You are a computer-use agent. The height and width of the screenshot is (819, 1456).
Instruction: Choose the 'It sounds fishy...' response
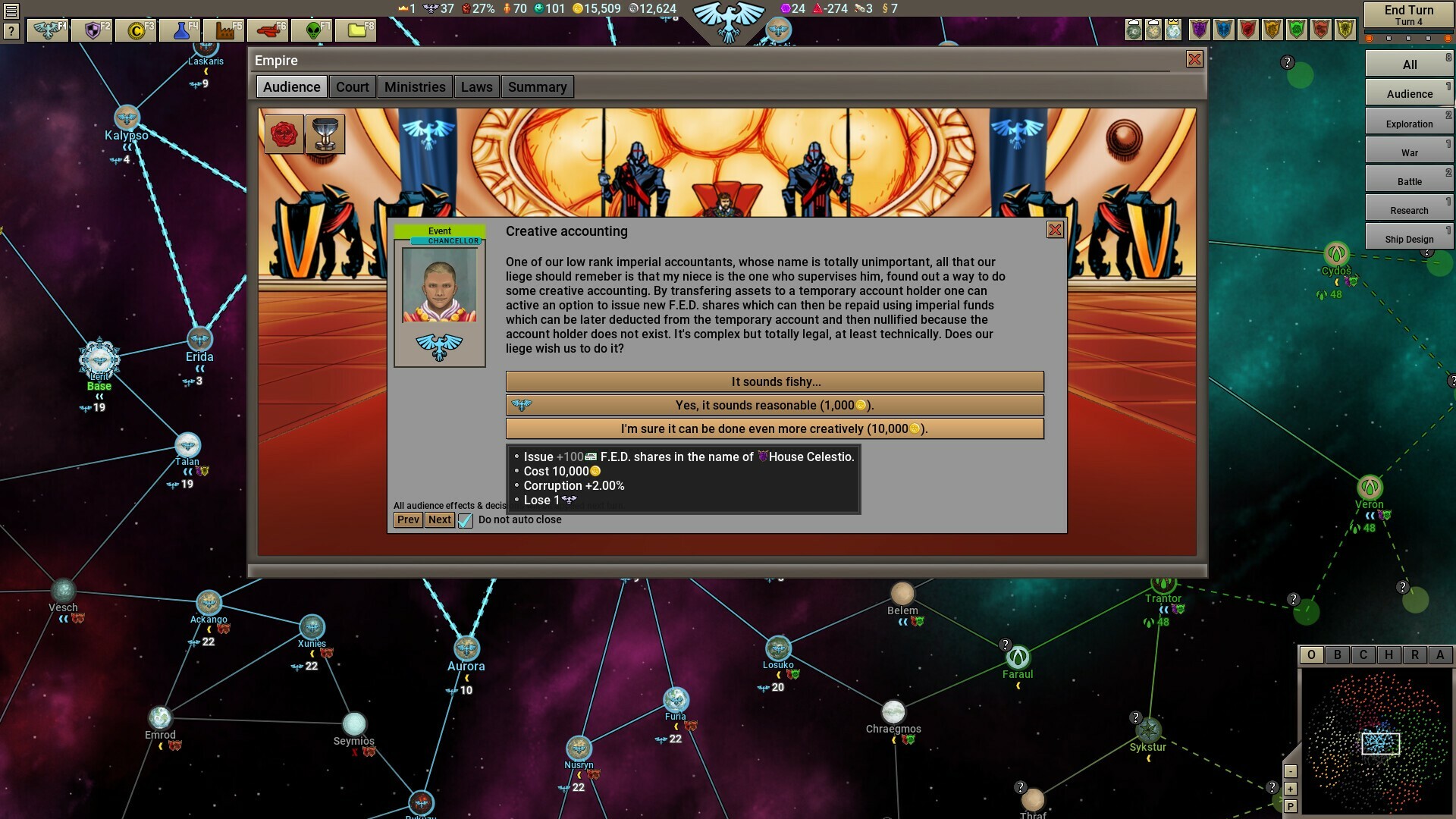[x=774, y=381]
